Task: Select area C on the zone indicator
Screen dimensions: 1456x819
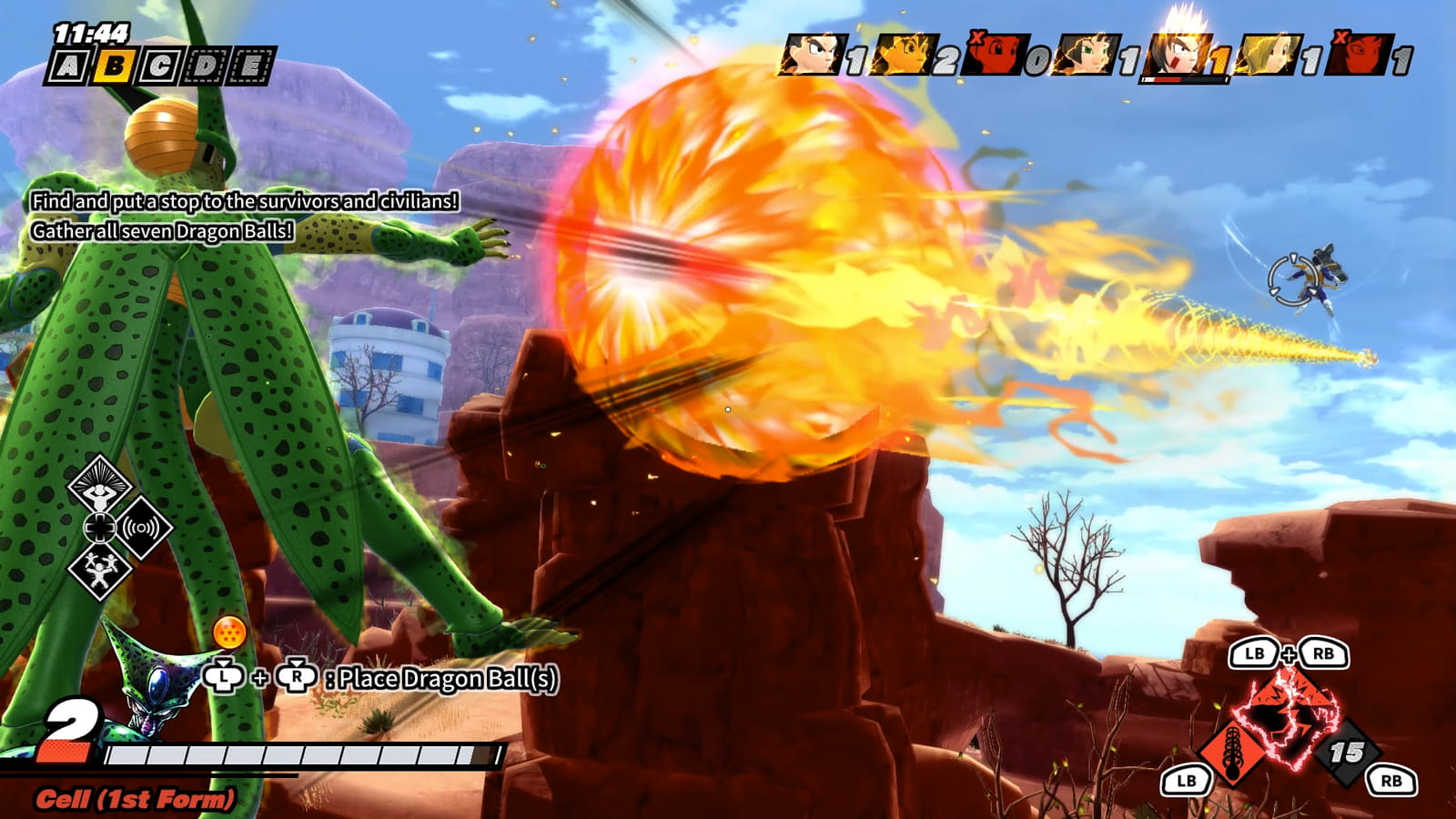Action: (x=160, y=66)
